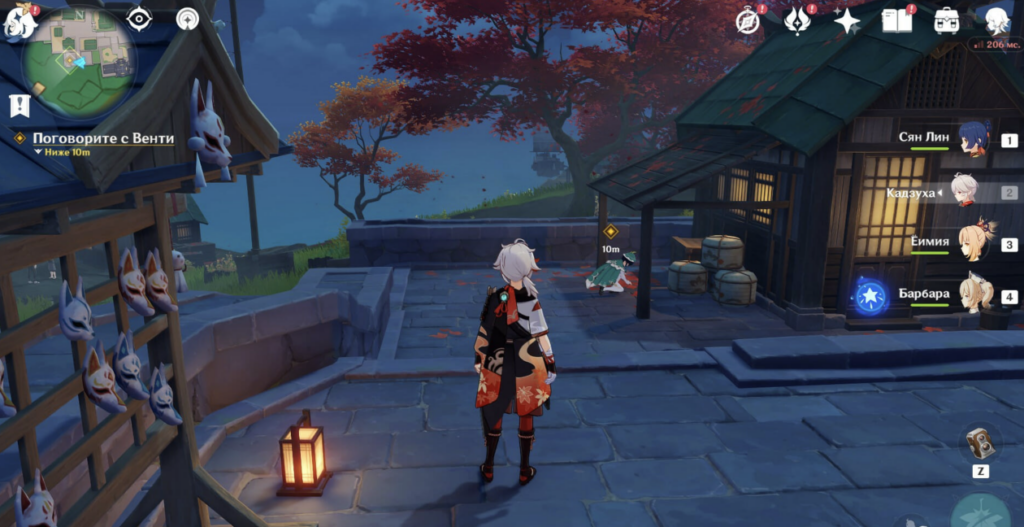Viewport: 1024px width, 527px height.
Task: Switch to party member Сян Лин
Action: pos(973,140)
